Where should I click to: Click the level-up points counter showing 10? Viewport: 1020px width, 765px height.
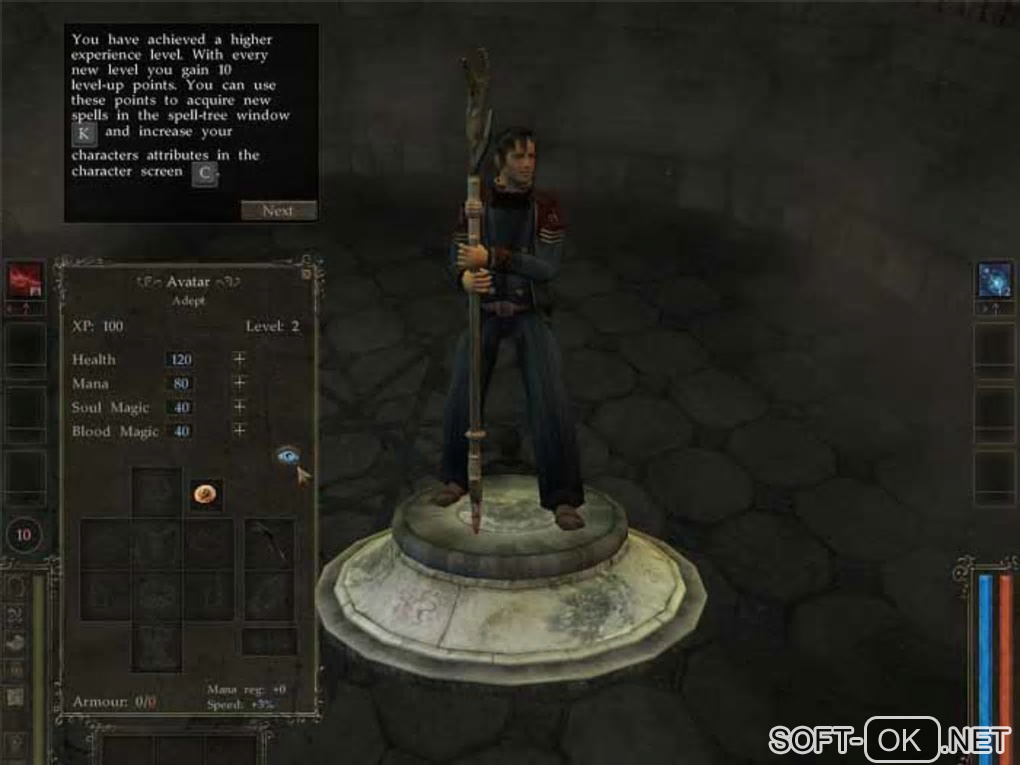(24, 536)
